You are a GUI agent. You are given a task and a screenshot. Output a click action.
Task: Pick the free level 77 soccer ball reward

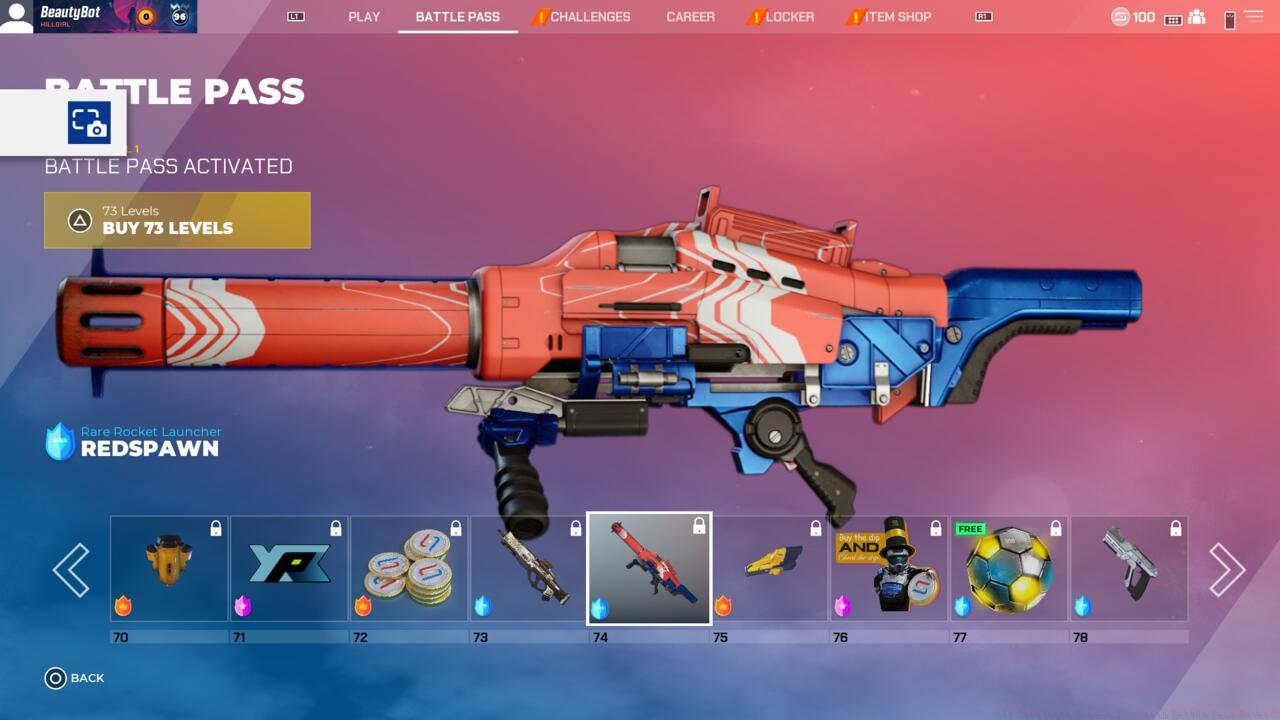point(1009,569)
